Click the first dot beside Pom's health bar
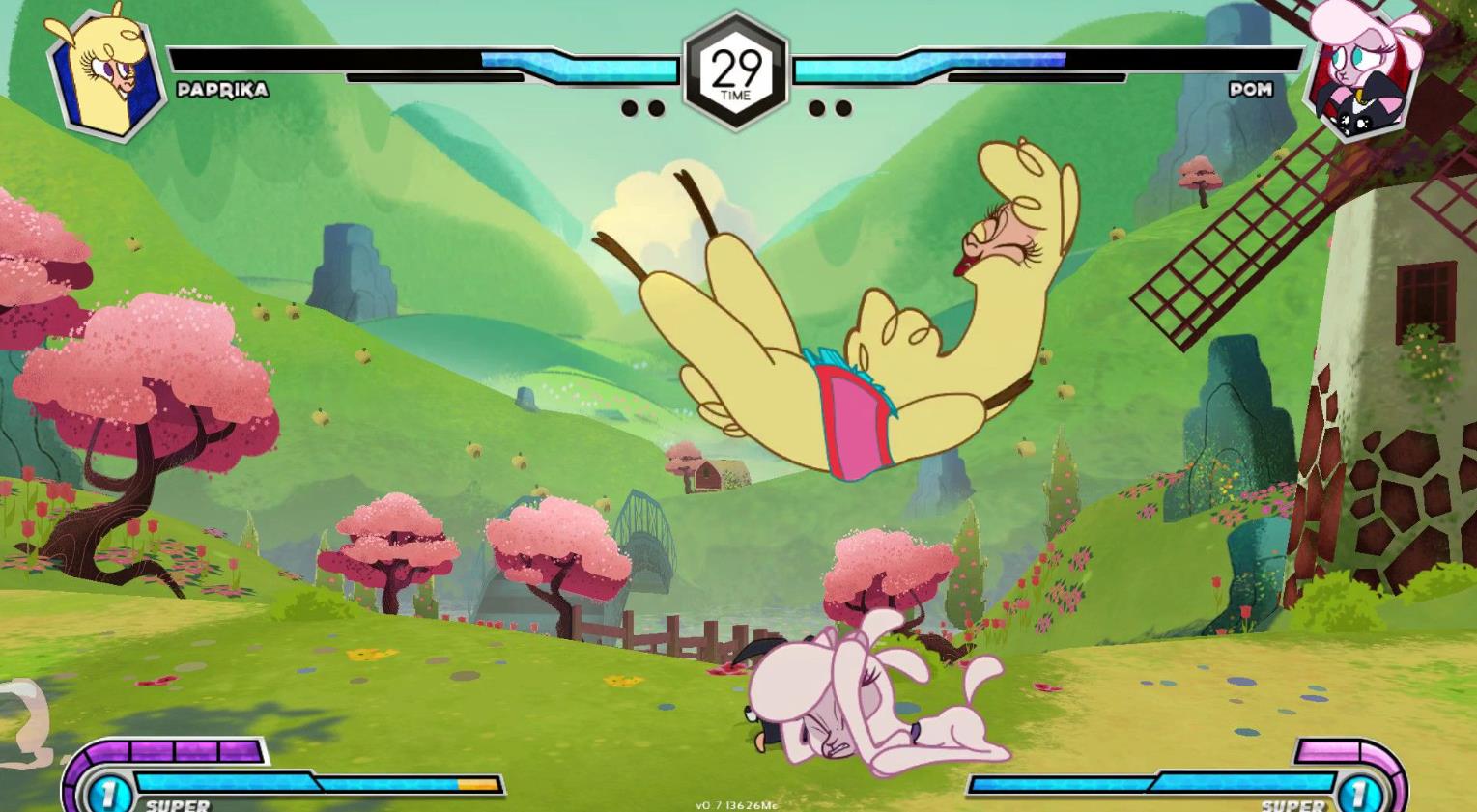The width and height of the screenshot is (1477, 812). tap(816, 108)
